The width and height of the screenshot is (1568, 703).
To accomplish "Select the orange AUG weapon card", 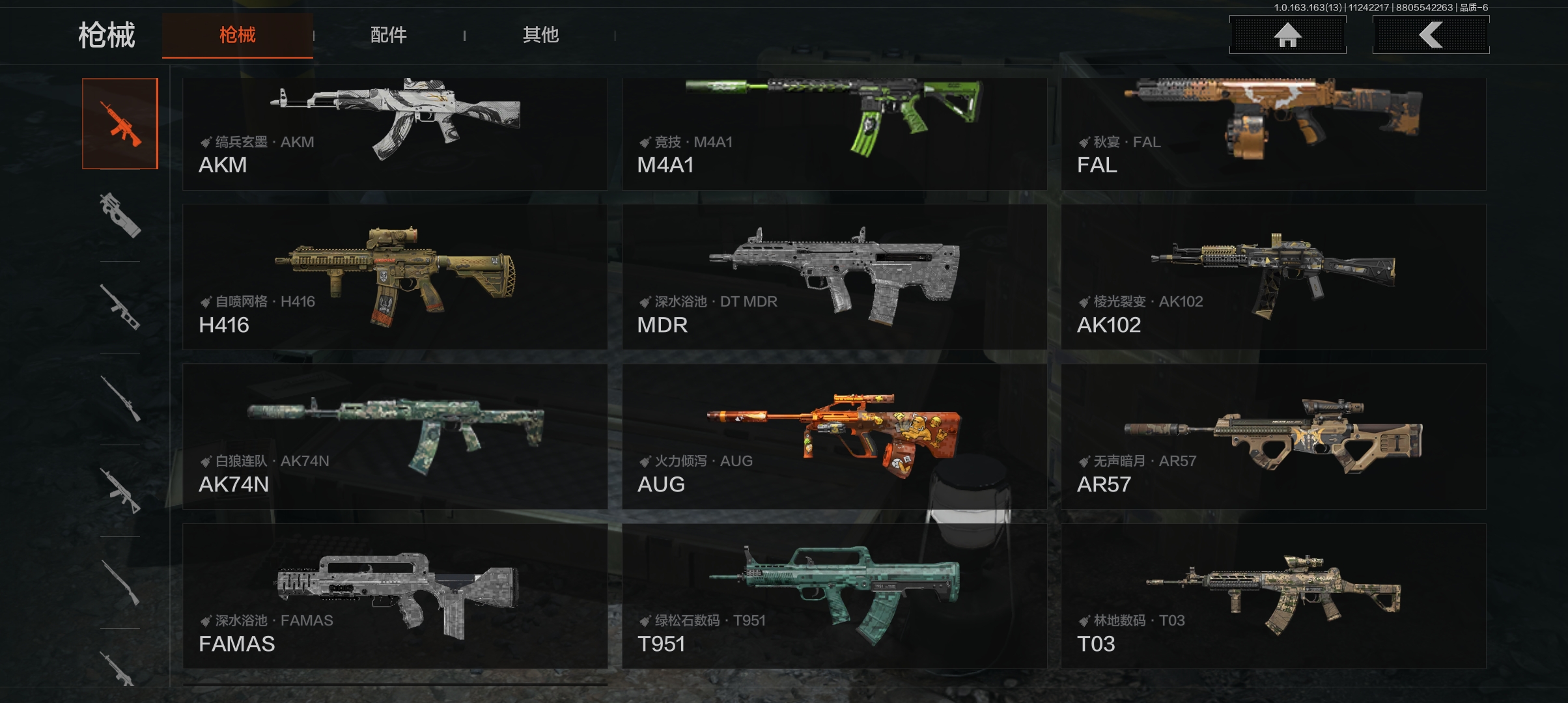I will pyautogui.click(x=834, y=436).
